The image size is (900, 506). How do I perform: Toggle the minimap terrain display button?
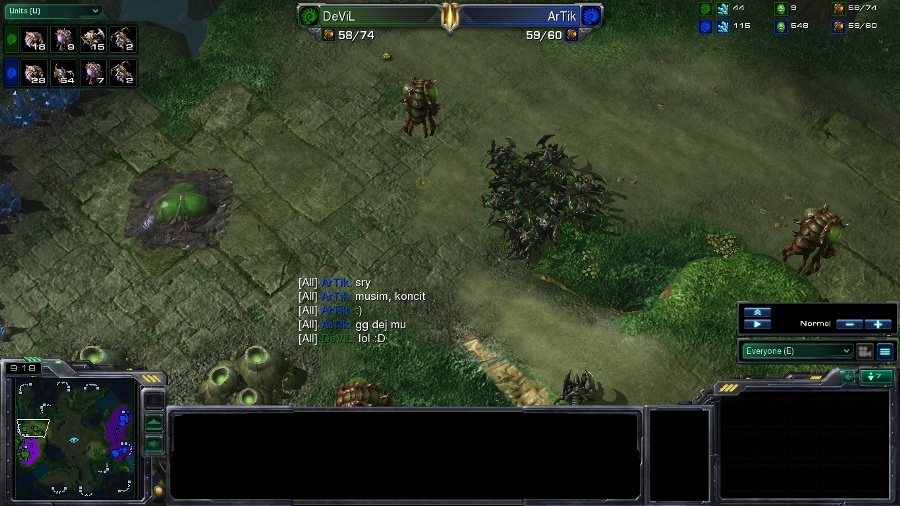(154, 422)
